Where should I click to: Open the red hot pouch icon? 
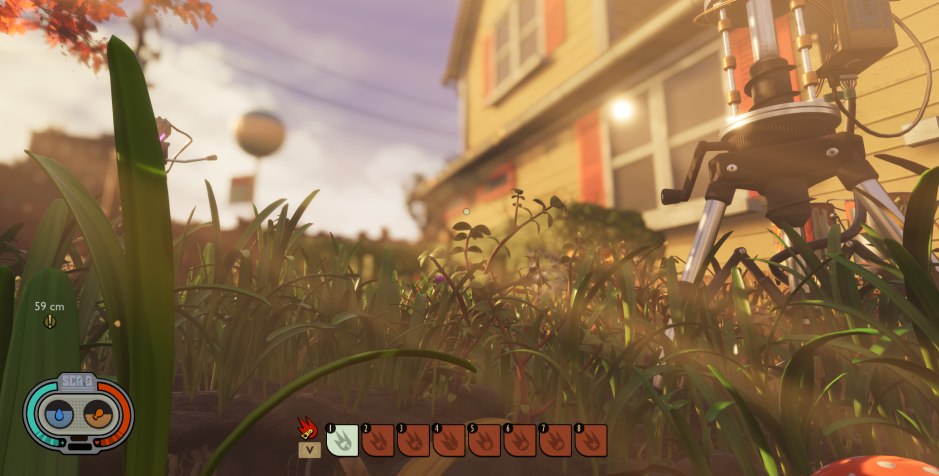coord(308,430)
